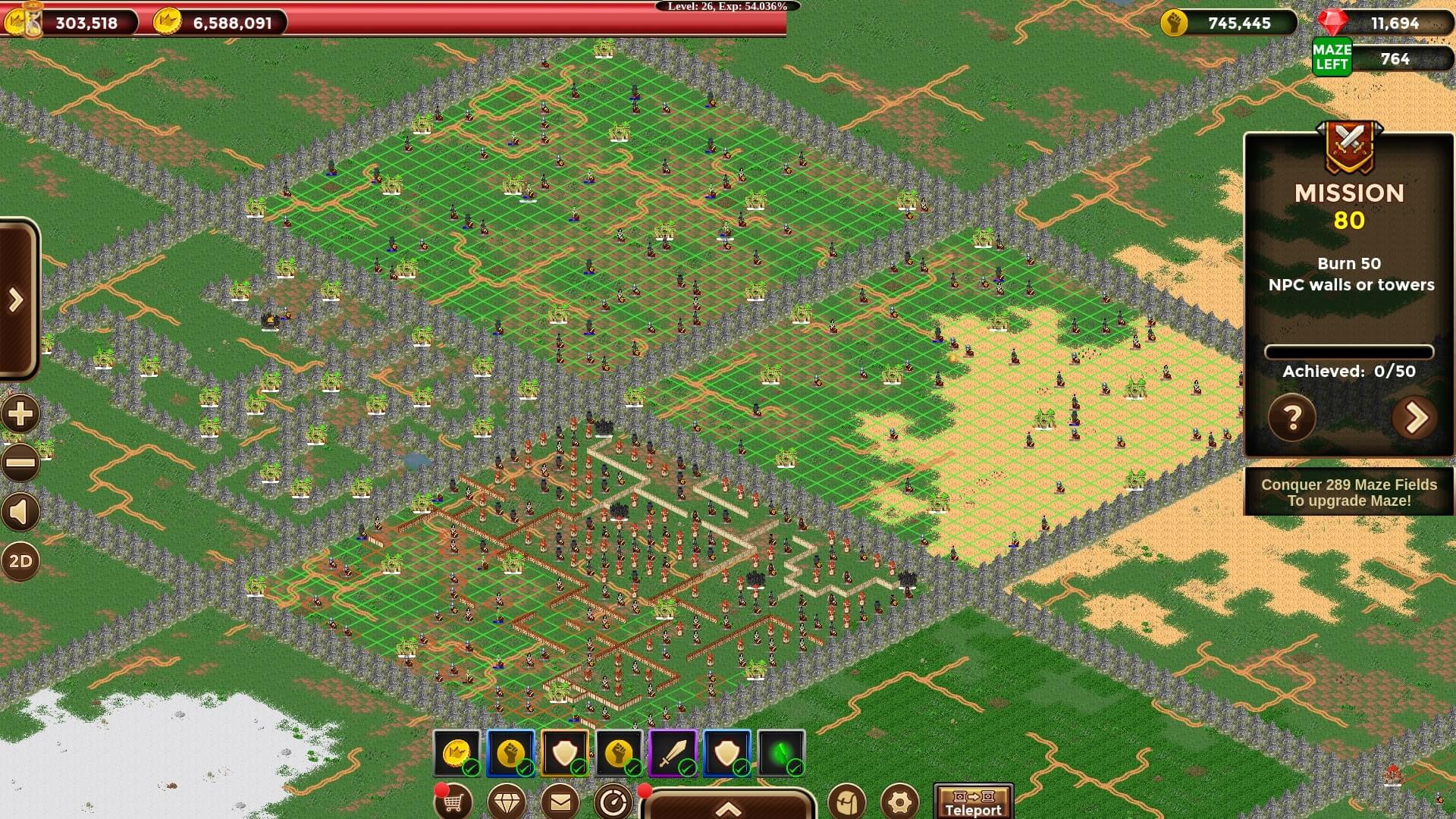This screenshot has height=819, width=1456.
Task: Open the shop cart
Action: point(453,802)
